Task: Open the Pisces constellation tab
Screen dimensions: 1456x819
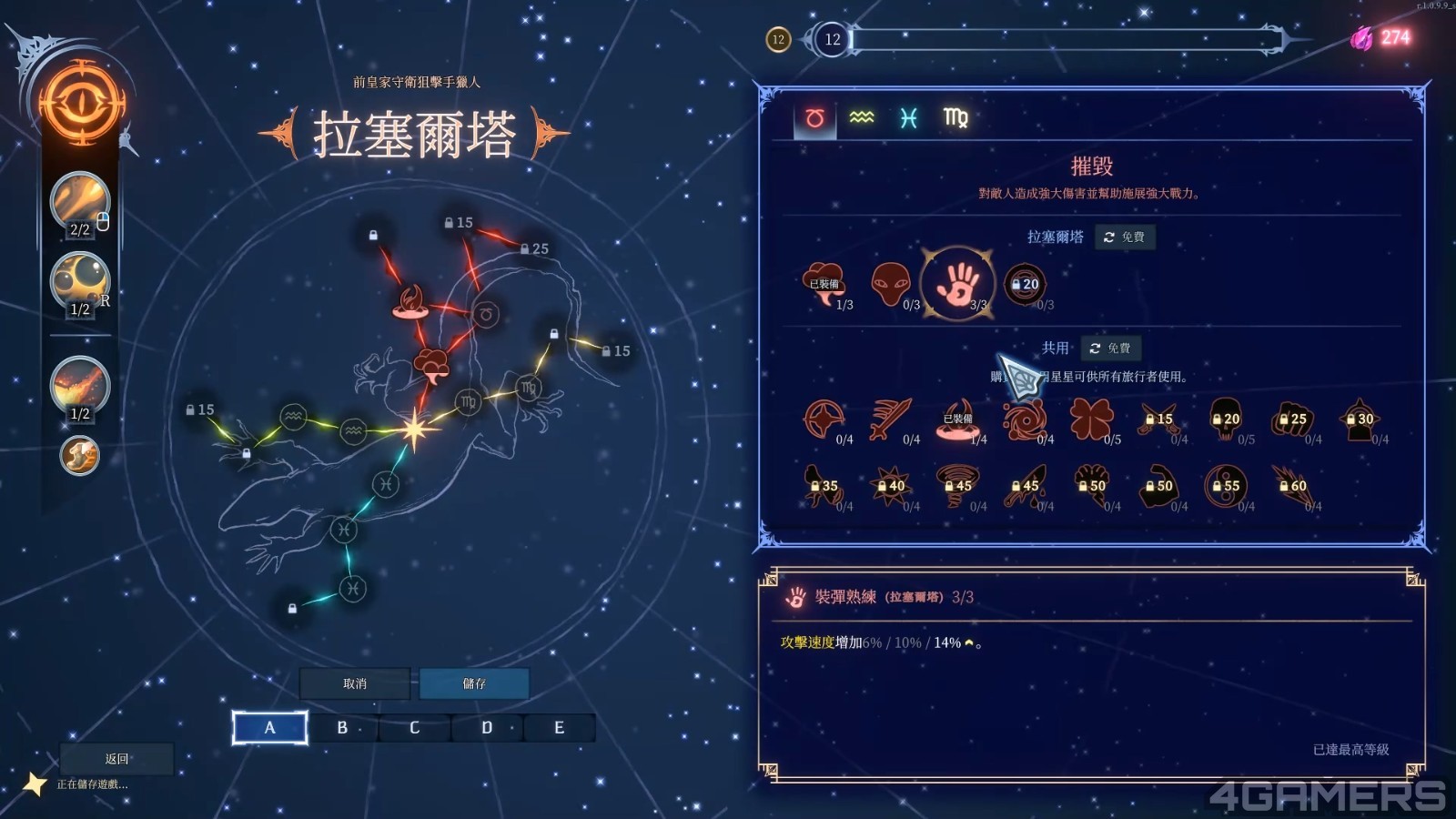Action: coord(908,118)
